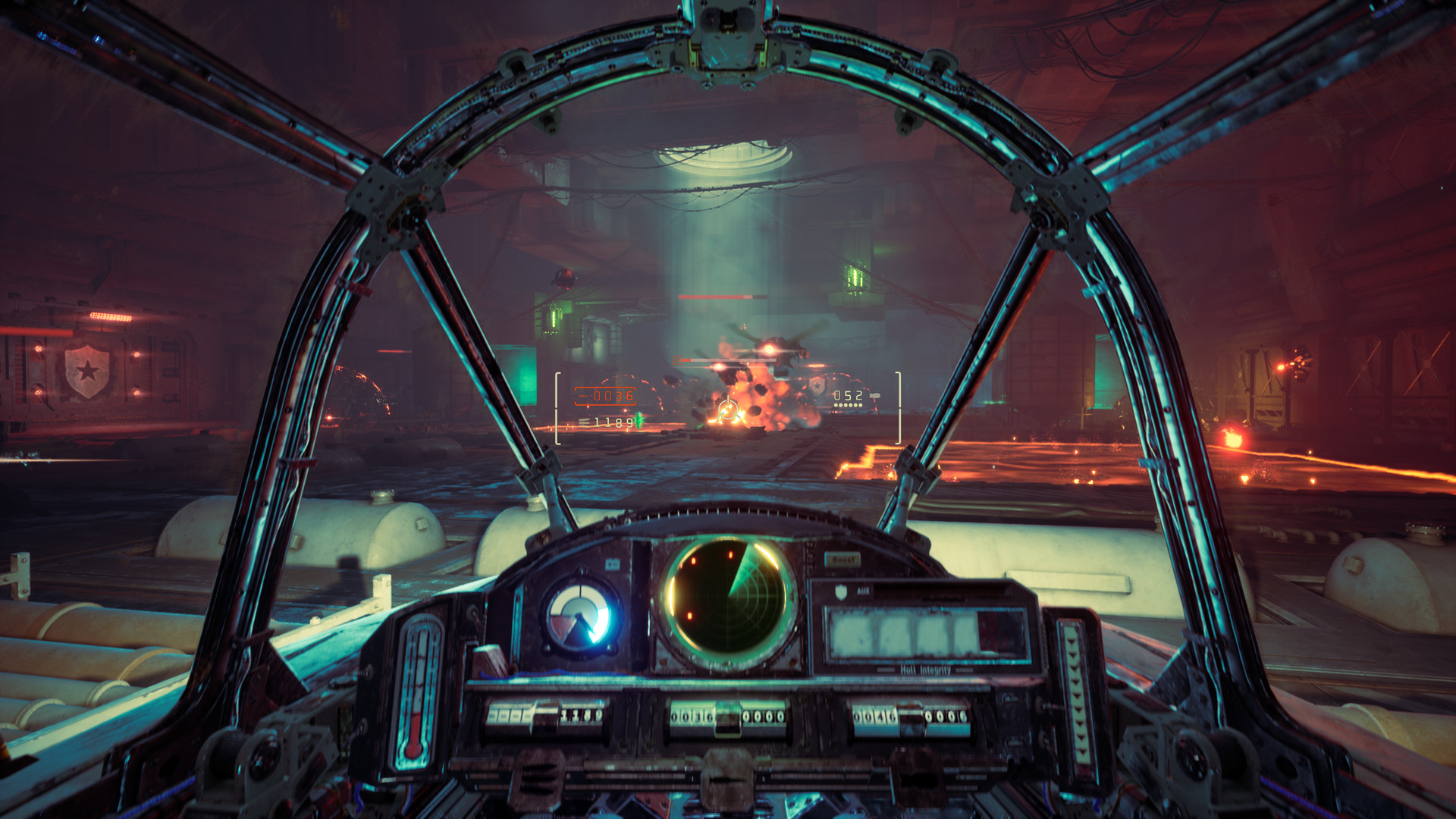
Task: Click the central weapon crosshair reticle
Action: click(729, 409)
